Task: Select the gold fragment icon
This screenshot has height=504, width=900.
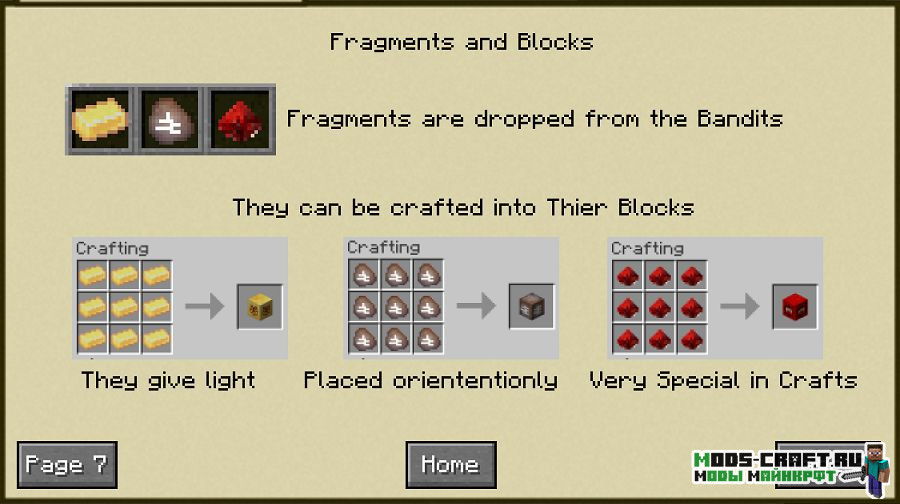Action: tap(100, 119)
